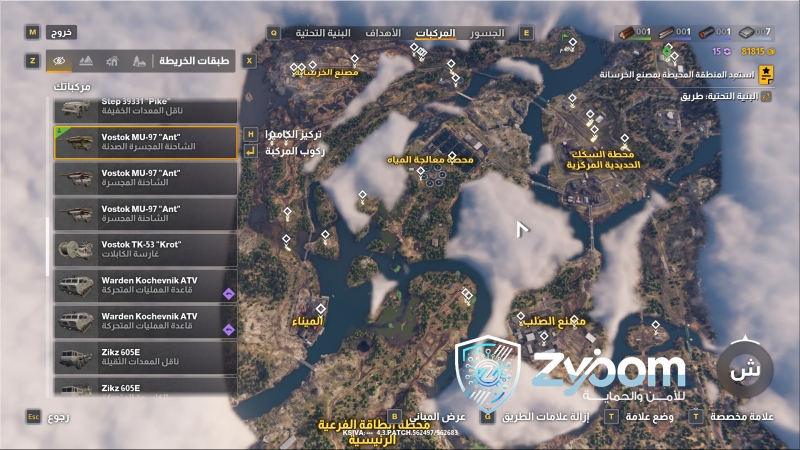Open the tracked concrete factory objective
This screenshot has height=450, width=800.
pyautogui.click(x=680, y=74)
